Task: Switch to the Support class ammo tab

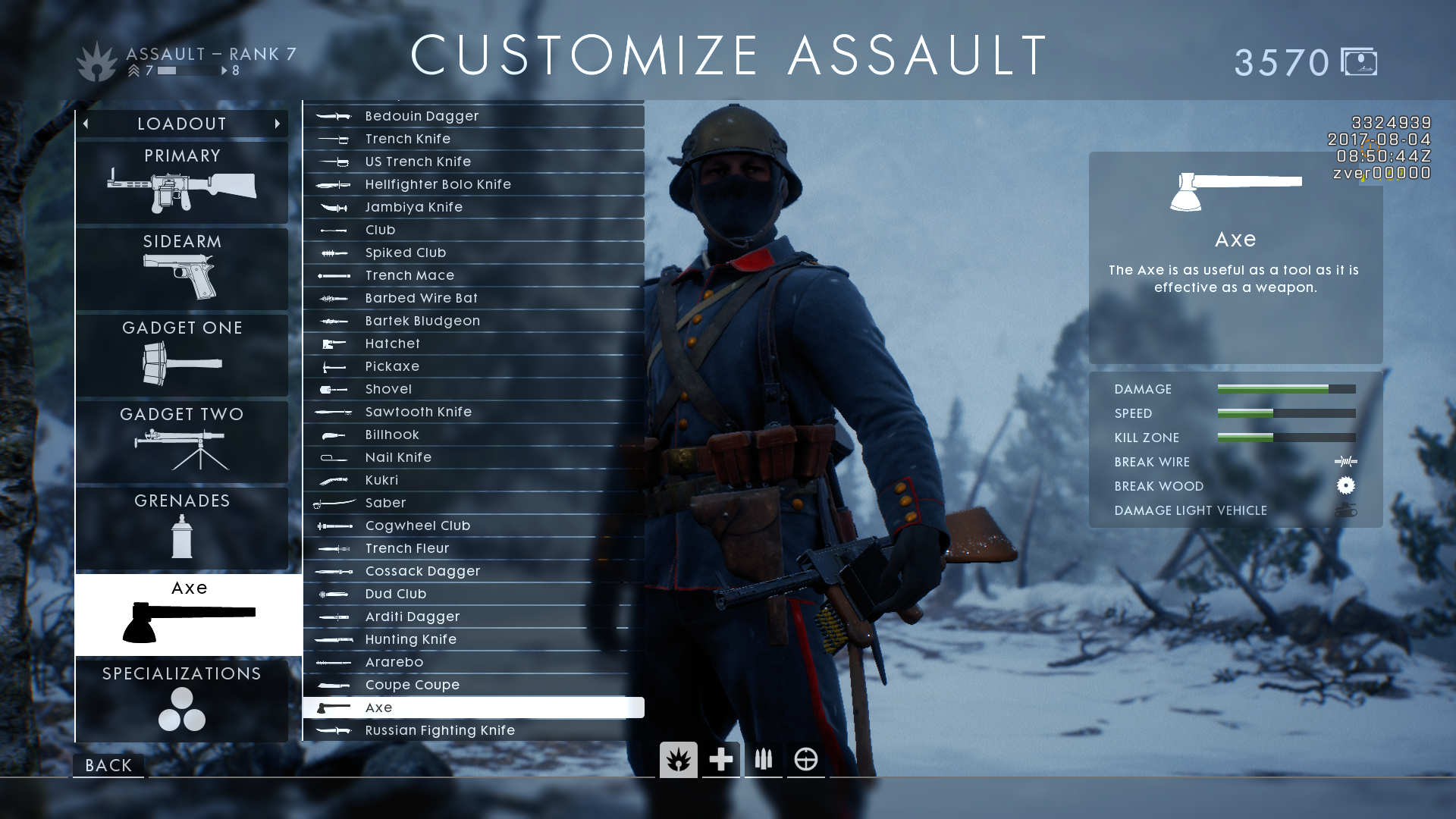Action: coord(764,759)
